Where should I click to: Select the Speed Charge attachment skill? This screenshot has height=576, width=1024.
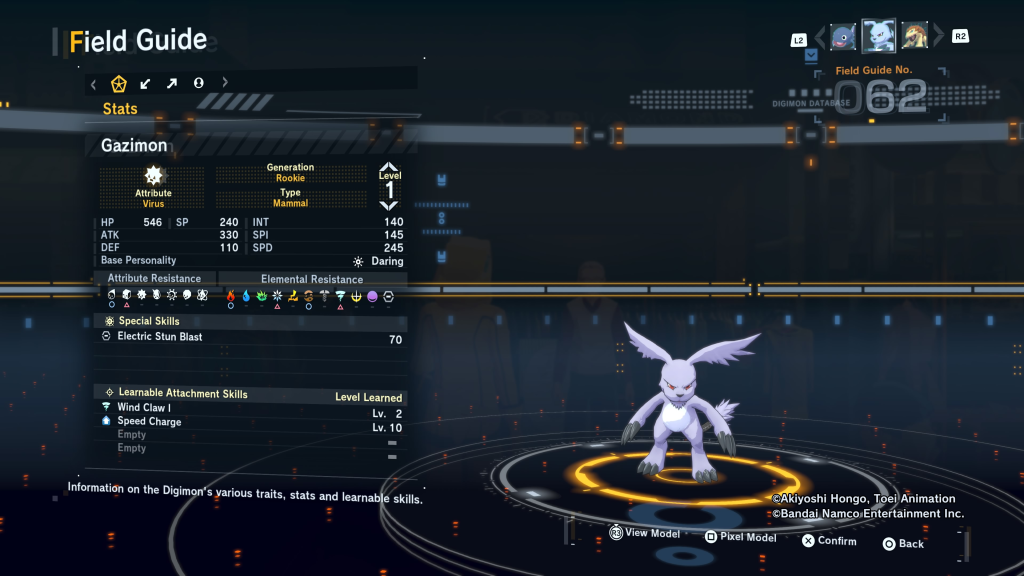pyautogui.click(x=149, y=422)
